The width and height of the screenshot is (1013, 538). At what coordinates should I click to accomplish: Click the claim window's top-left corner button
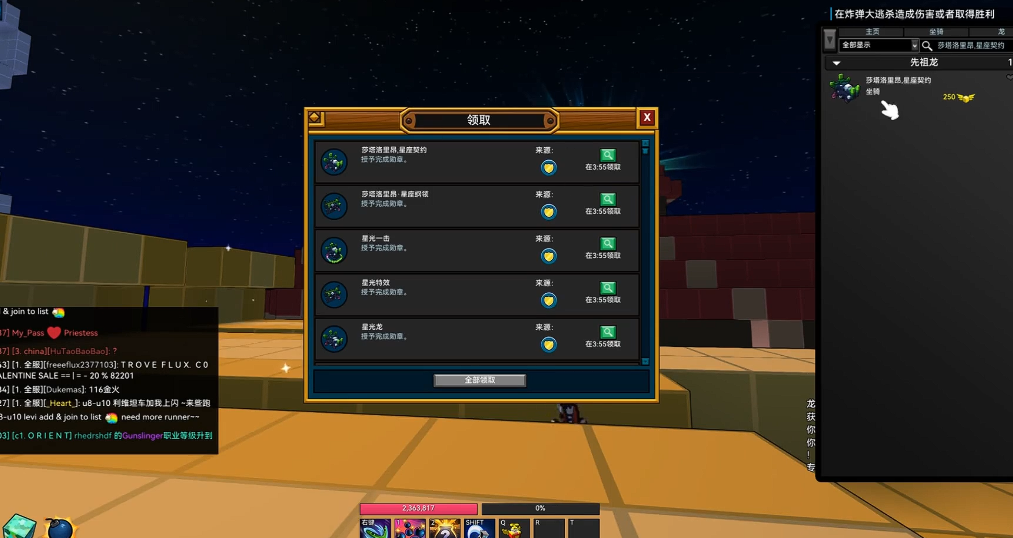[315, 118]
